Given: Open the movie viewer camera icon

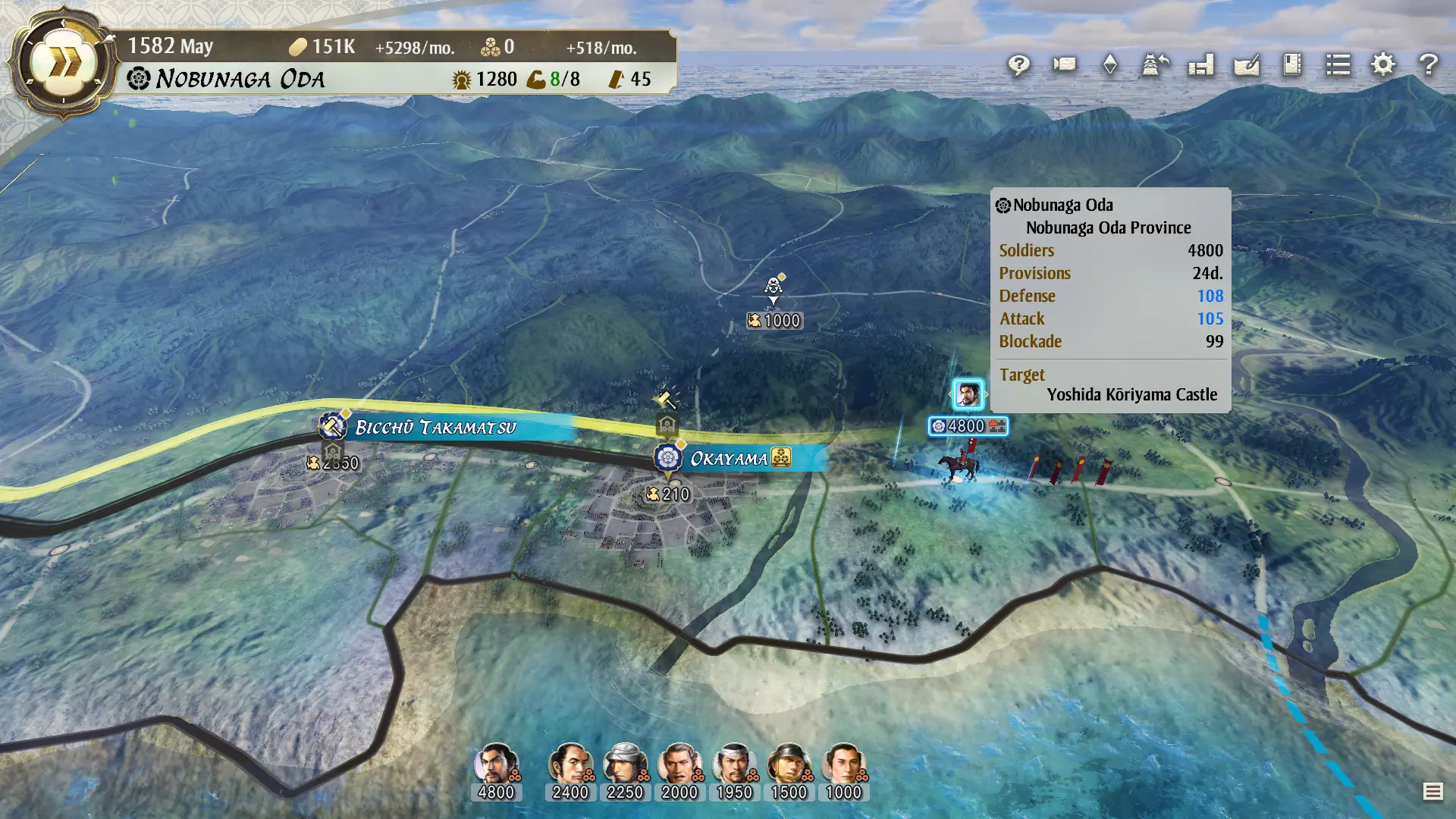Looking at the screenshot, I should click(x=1063, y=66).
